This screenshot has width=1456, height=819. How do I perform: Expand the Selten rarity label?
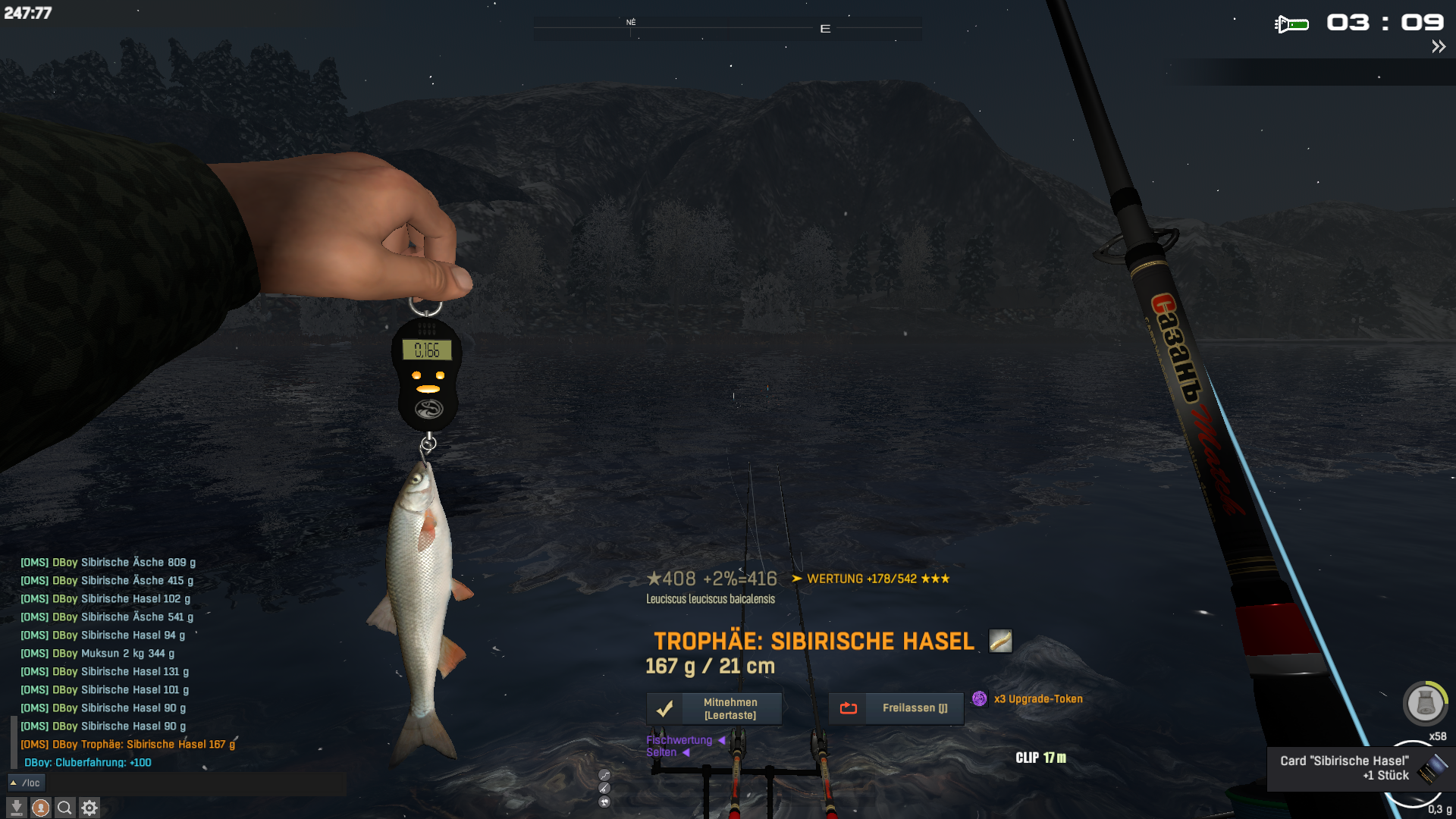click(x=667, y=752)
